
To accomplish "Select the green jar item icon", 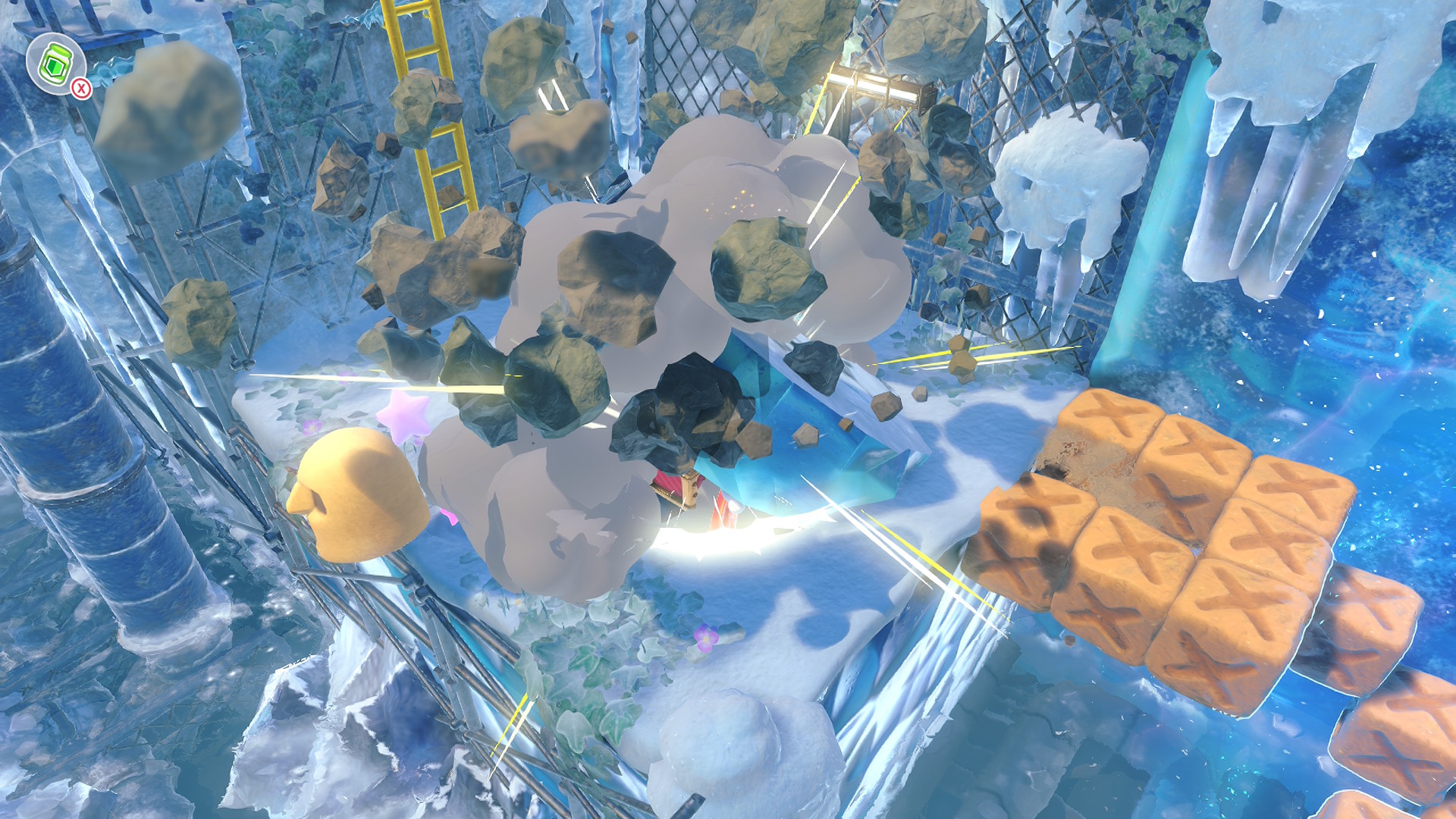I will [x=55, y=62].
